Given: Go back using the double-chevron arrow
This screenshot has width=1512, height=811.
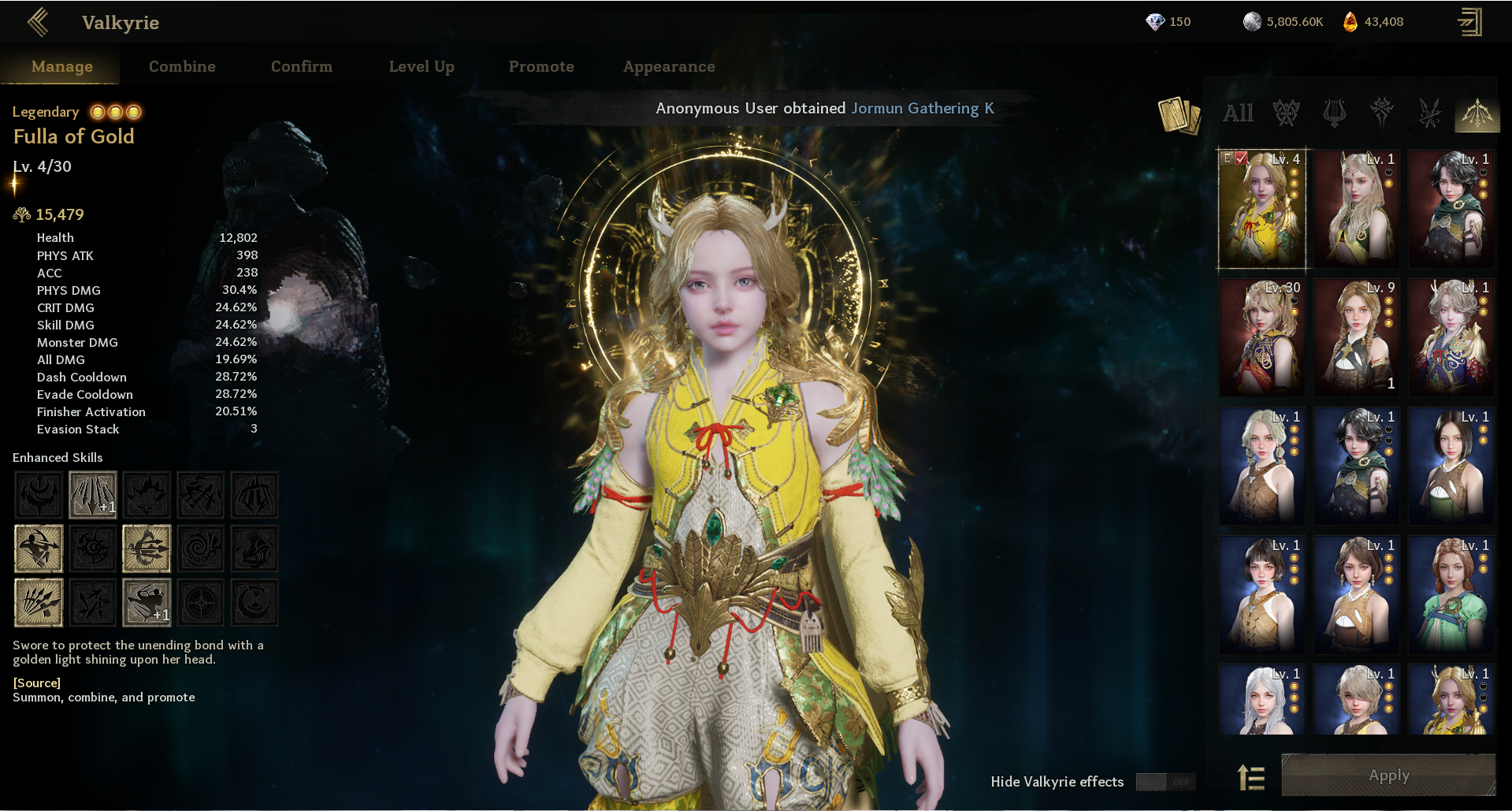Looking at the screenshot, I should [38, 22].
